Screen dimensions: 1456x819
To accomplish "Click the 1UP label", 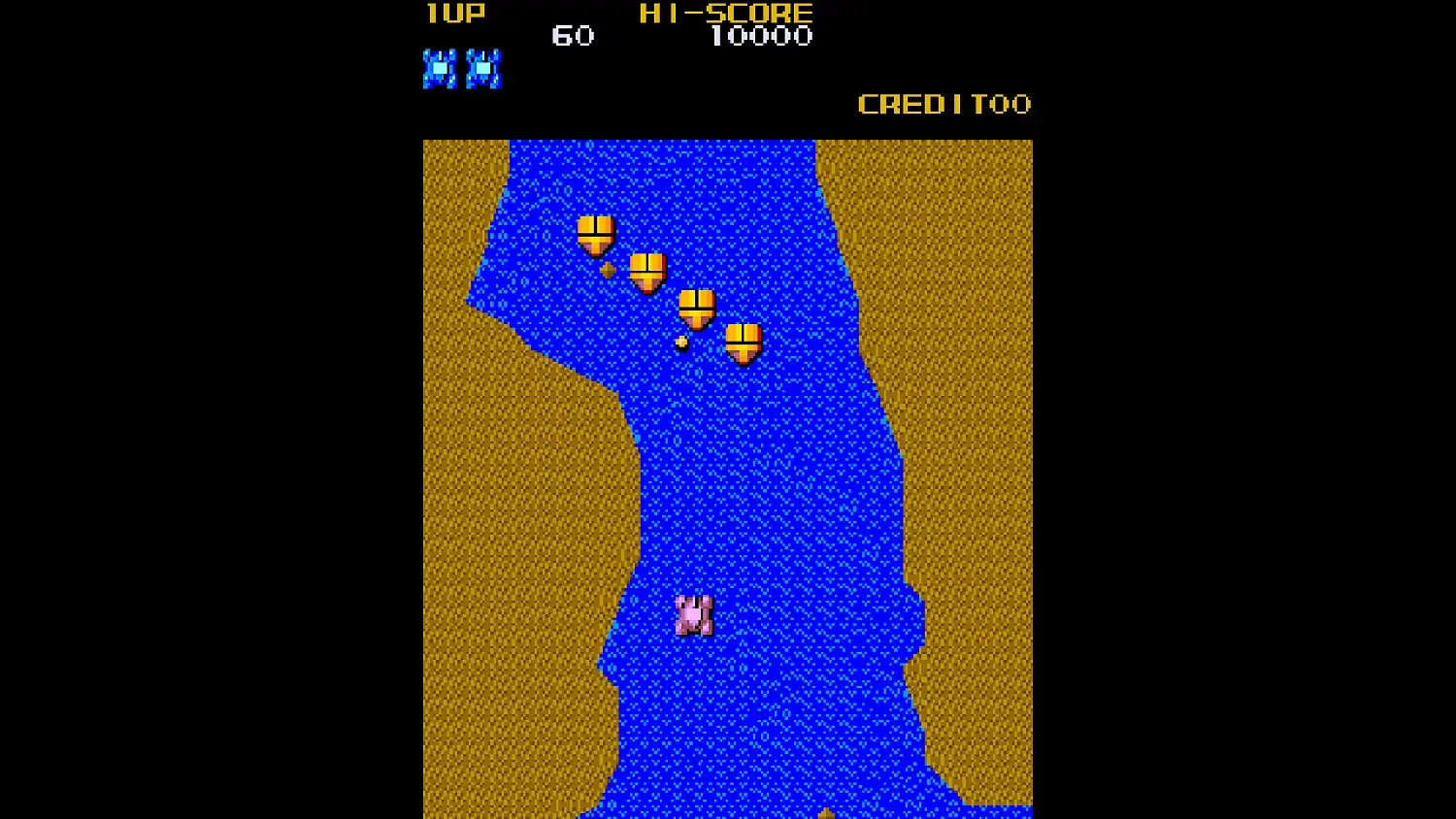I will click(453, 14).
